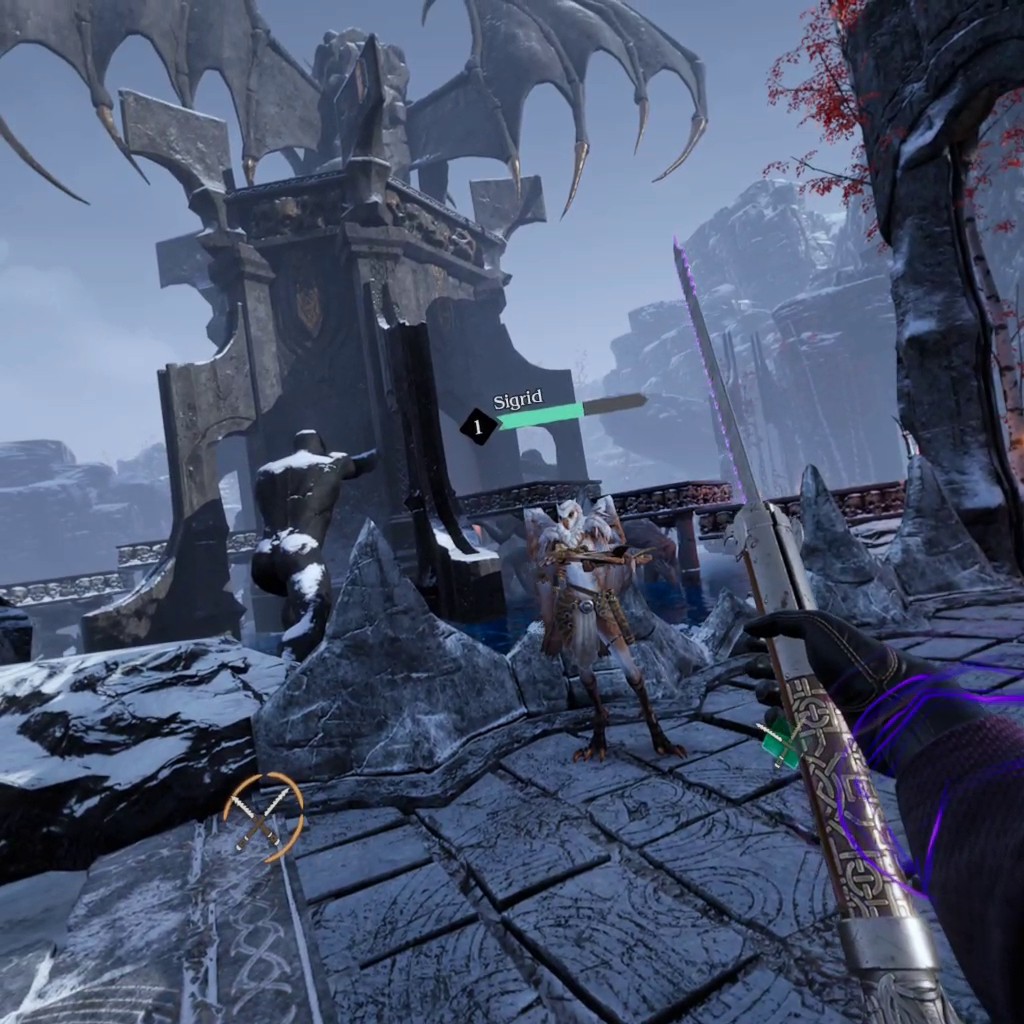
Task: Select Sigrid's level 1 diamond badge
Action: [478, 427]
